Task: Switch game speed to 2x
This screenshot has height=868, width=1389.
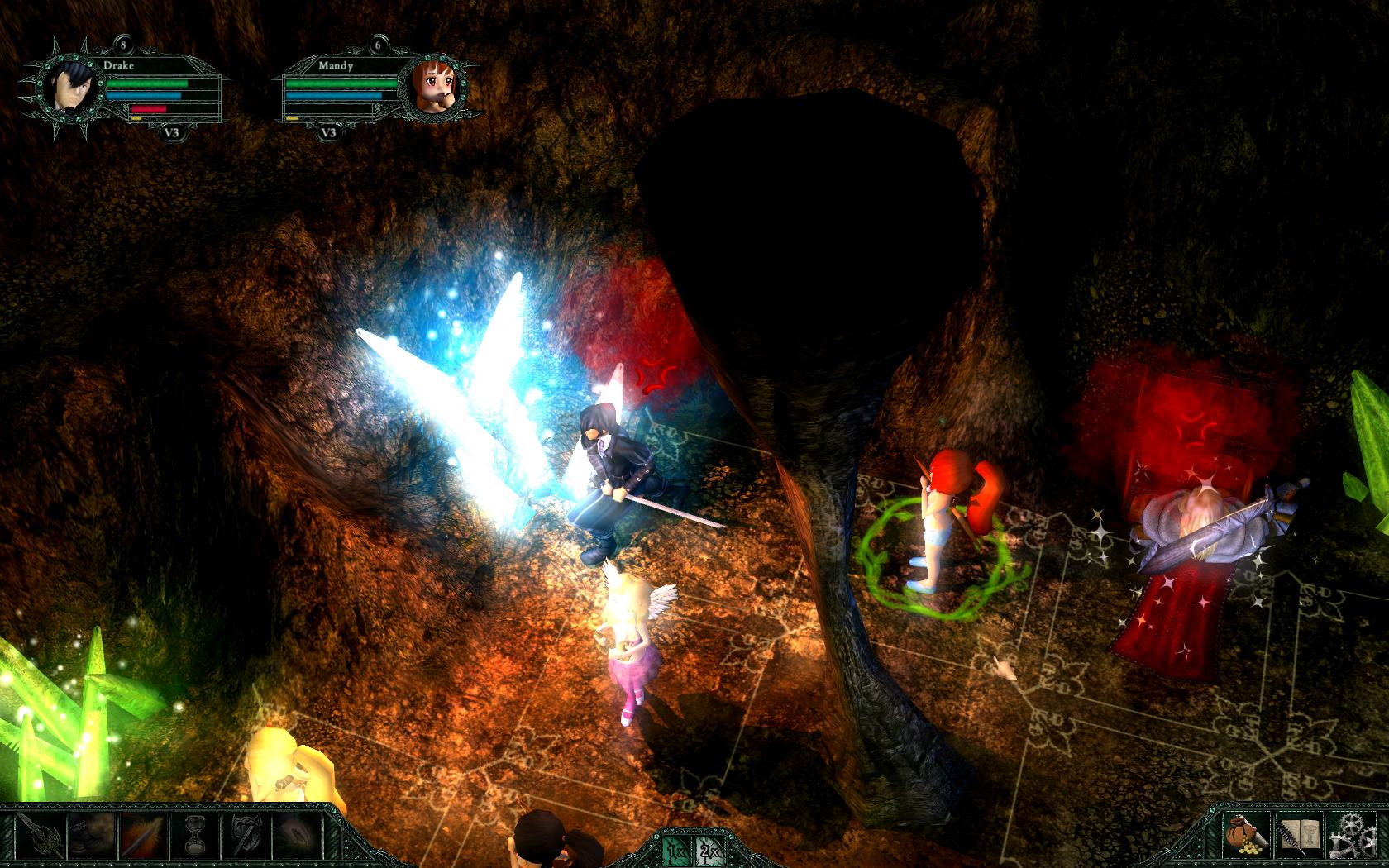Action: coord(709,849)
